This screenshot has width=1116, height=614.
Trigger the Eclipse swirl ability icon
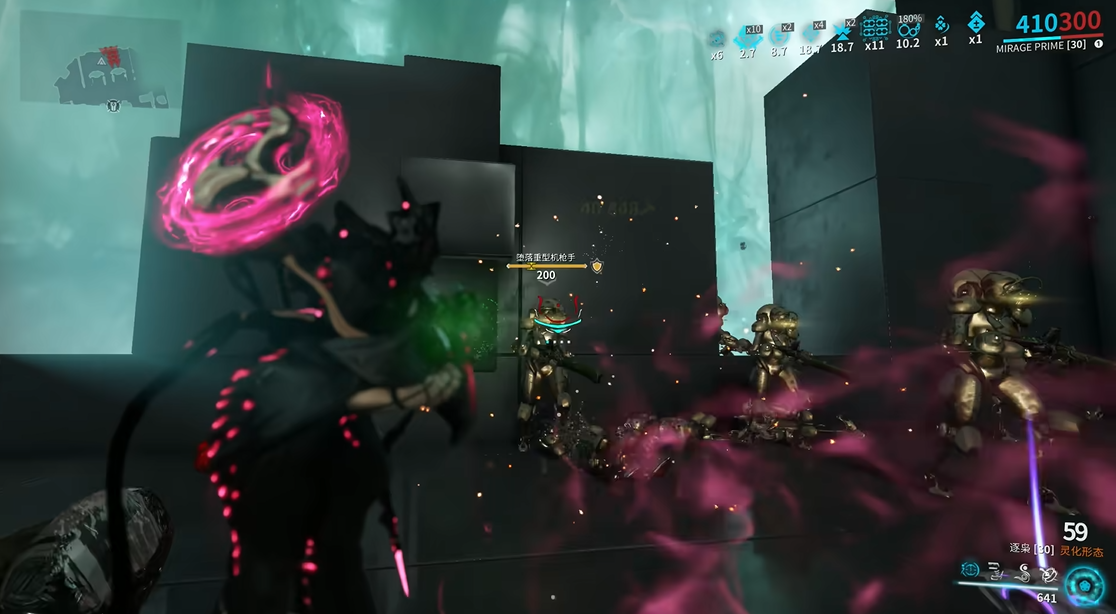click(x=1022, y=572)
